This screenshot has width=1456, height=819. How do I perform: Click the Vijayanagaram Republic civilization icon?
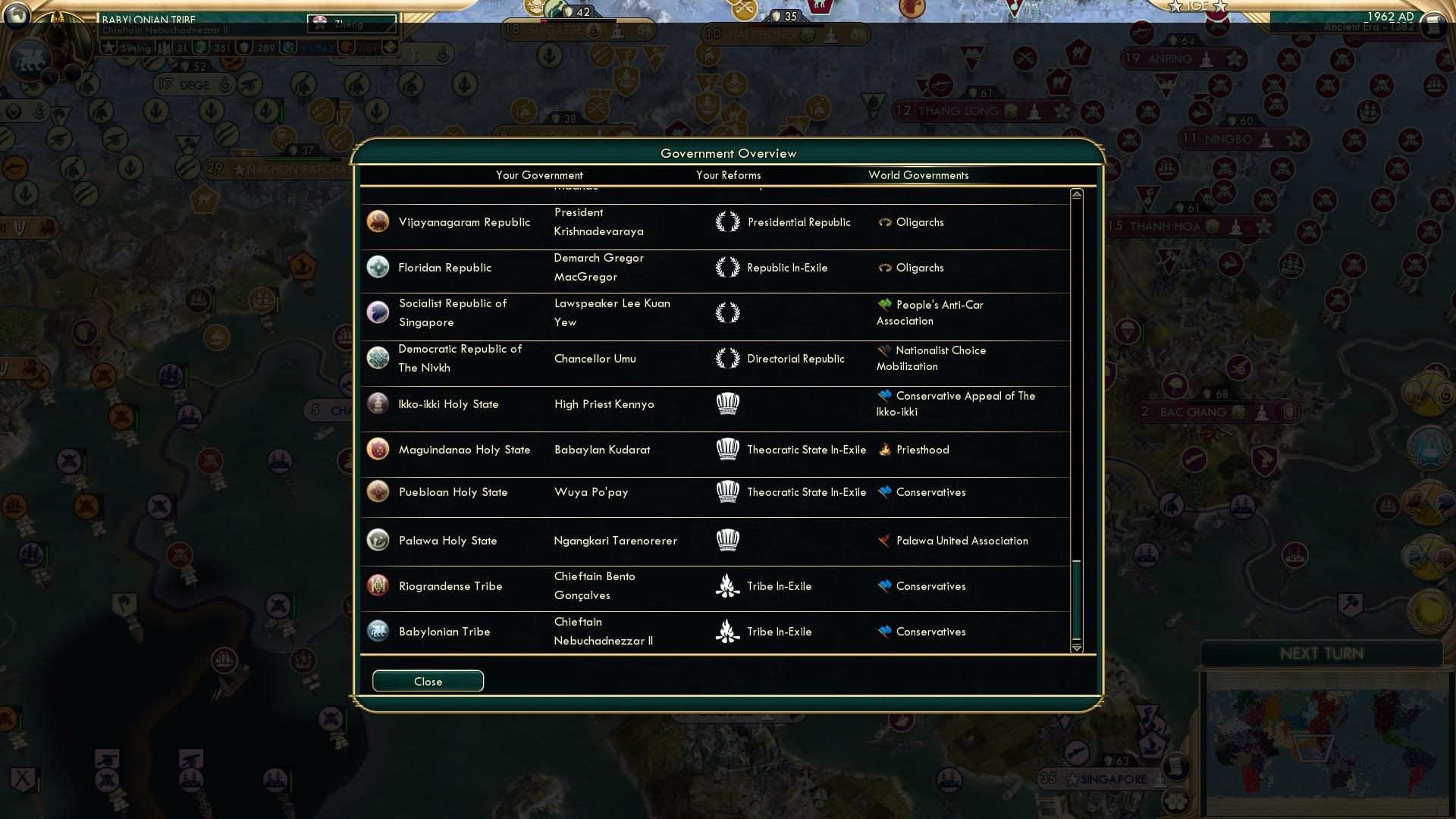tap(378, 222)
